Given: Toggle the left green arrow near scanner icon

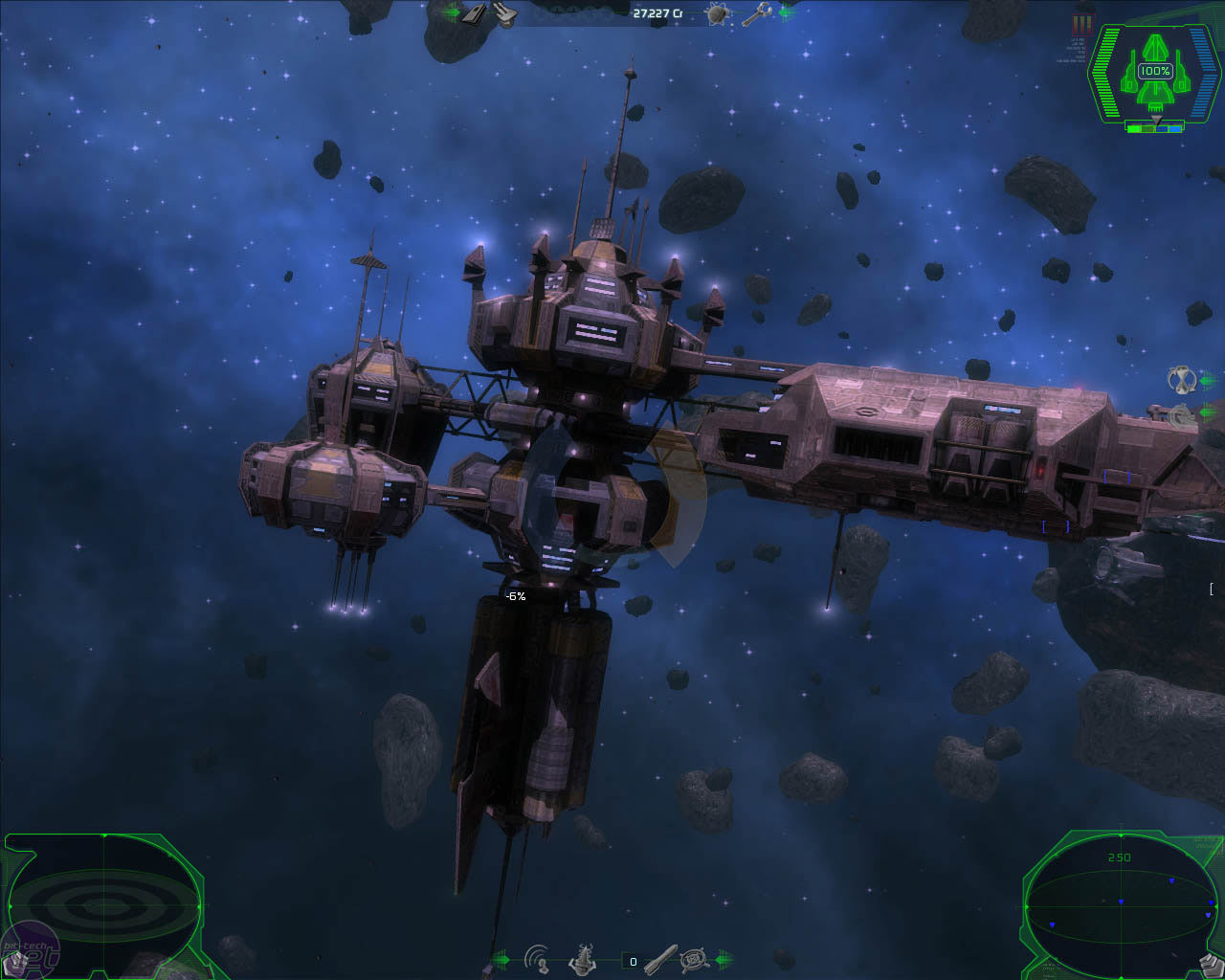Looking at the screenshot, I should click(504, 959).
